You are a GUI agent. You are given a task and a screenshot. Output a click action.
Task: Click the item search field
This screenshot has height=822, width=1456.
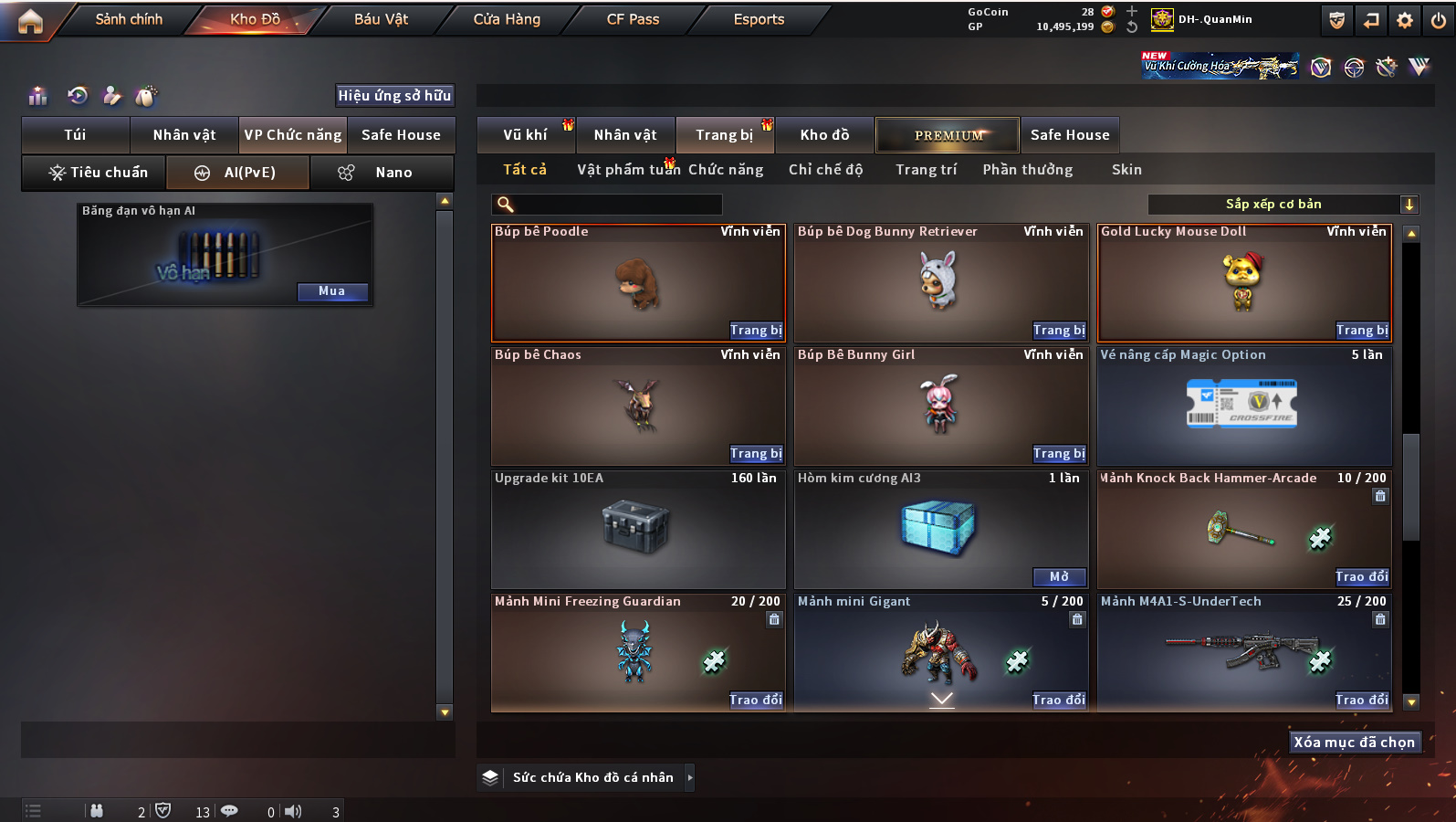[607, 205]
